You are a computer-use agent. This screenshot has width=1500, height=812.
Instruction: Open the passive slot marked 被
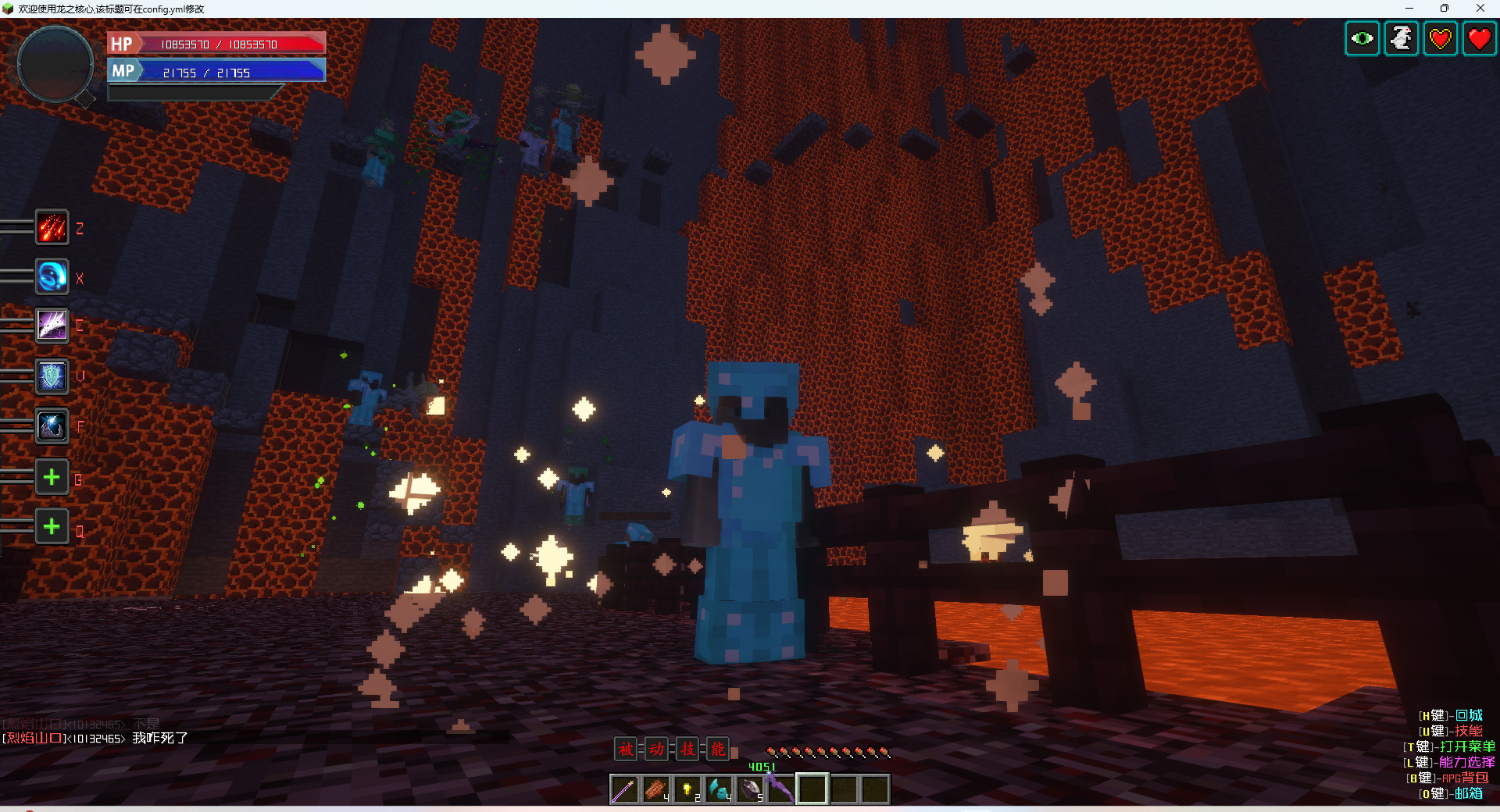coord(626,750)
